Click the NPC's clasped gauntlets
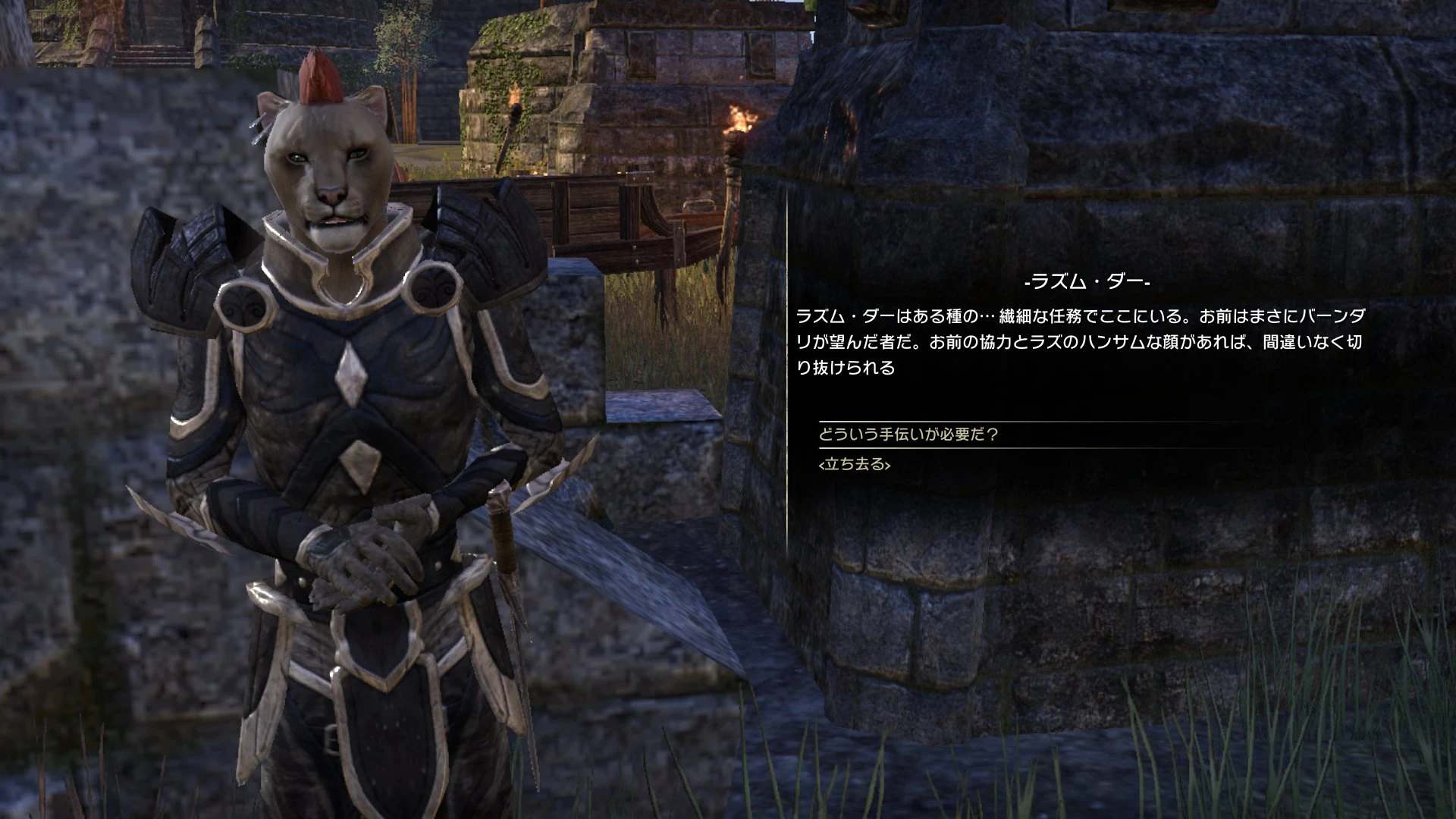1456x819 pixels. point(372,561)
